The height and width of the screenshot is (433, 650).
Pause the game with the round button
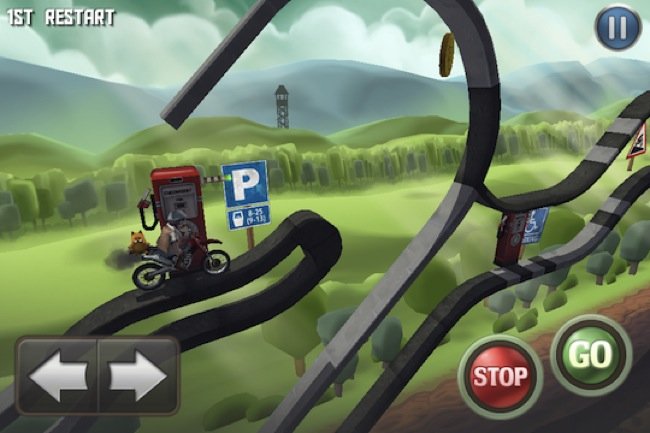tap(617, 27)
